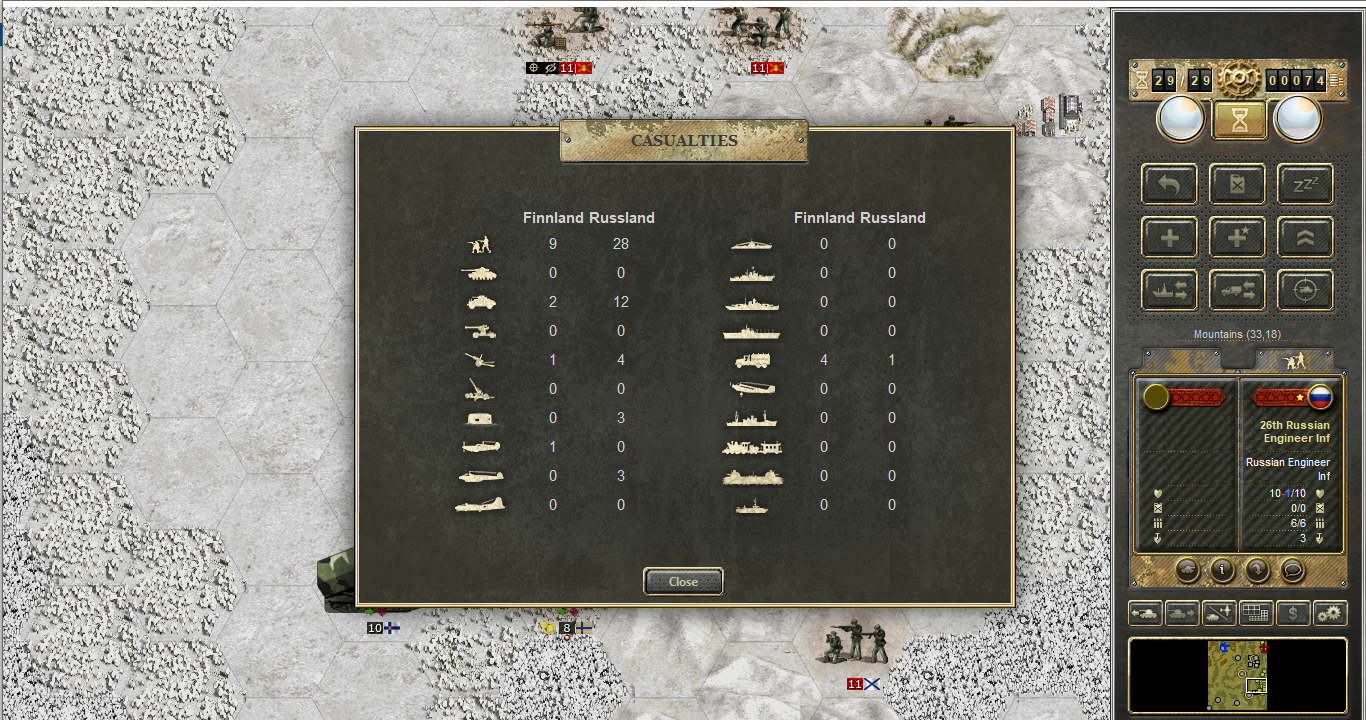The height and width of the screenshot is (720, 1366).
Task: Click the curved arrow round button
Action: [1257, 570]
